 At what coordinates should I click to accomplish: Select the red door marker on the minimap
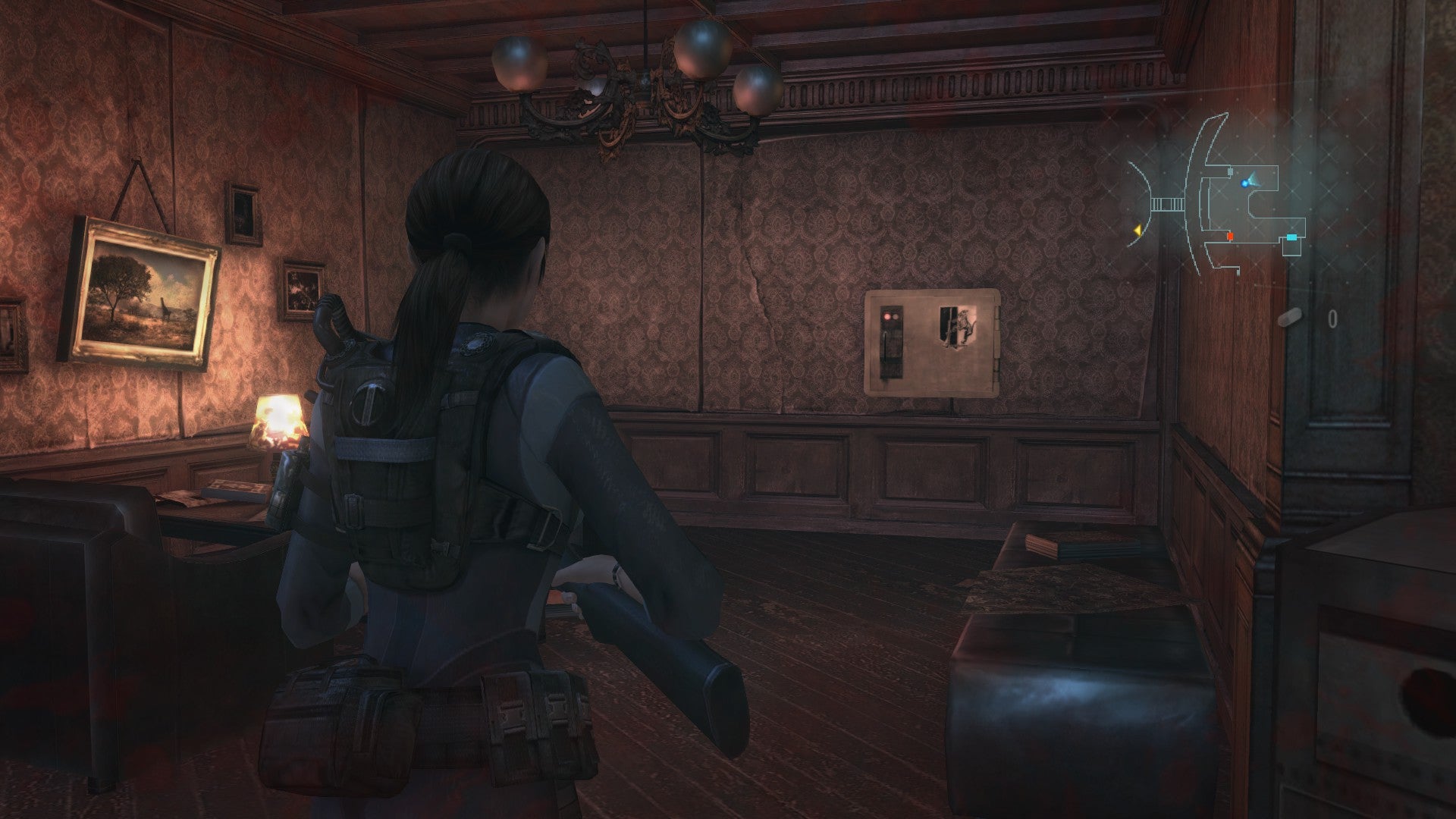point(1230,237)
